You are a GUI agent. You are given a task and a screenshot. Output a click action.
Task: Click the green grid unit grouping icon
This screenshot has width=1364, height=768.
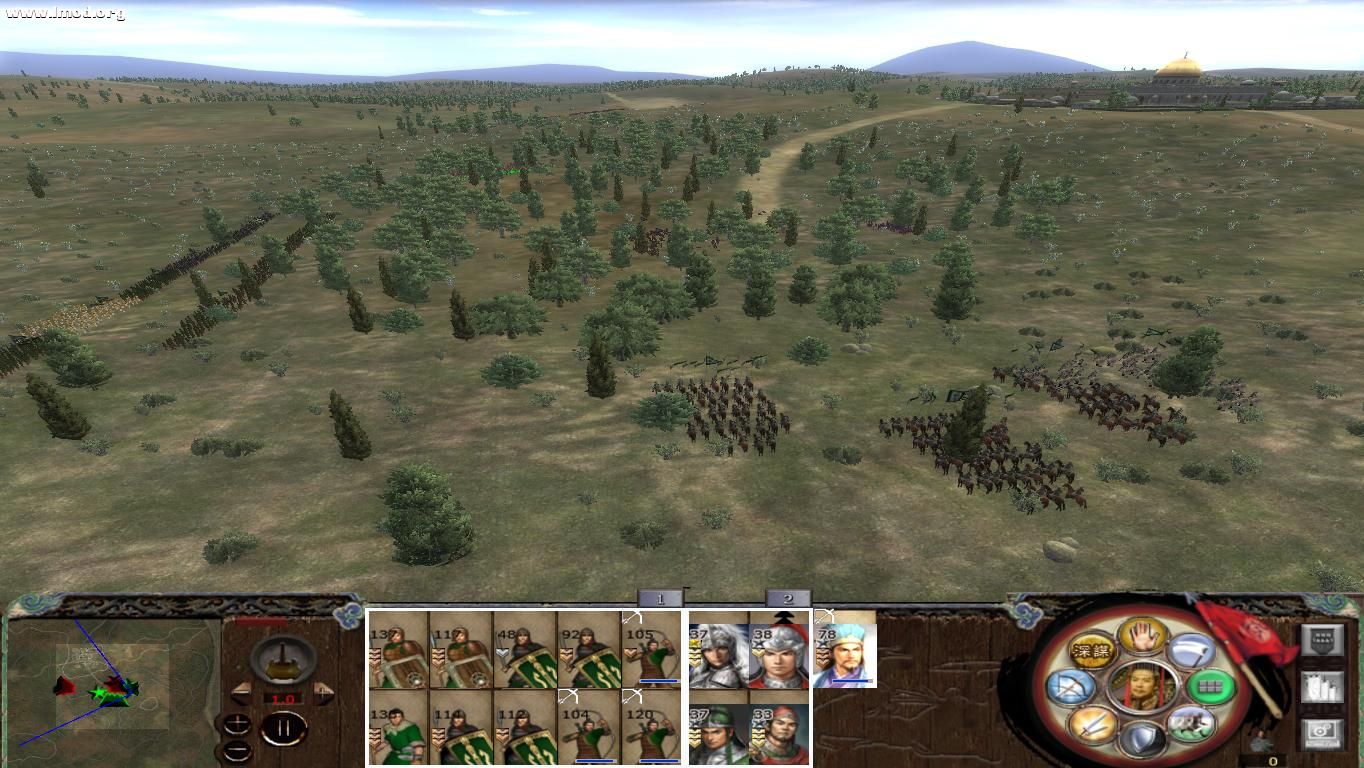(x=1211, y=687)
